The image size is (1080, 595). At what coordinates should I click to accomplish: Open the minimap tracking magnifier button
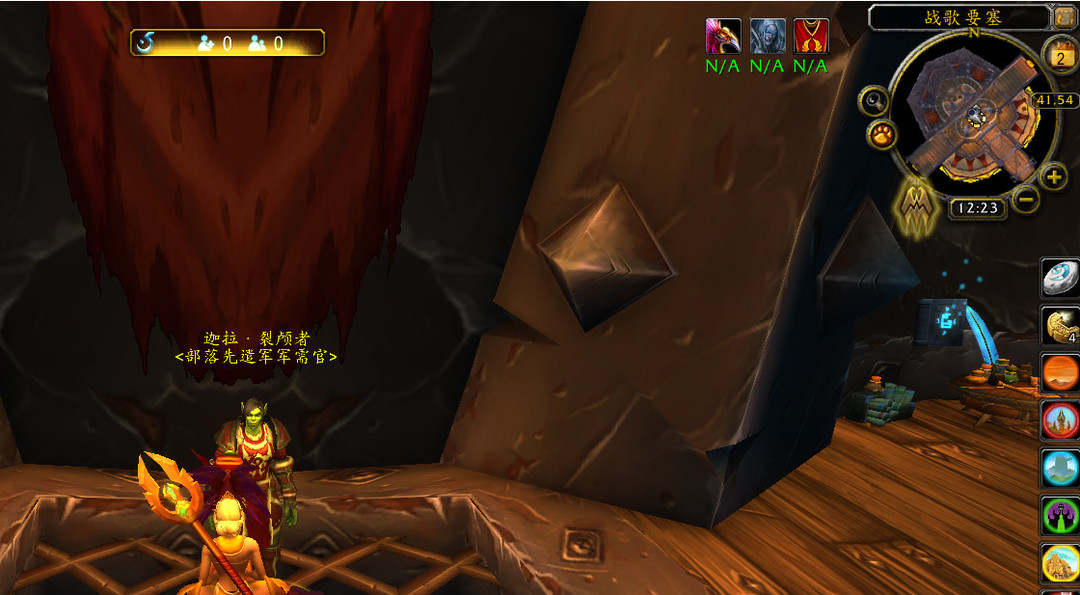pyautogui.click(x=876, y=101)
